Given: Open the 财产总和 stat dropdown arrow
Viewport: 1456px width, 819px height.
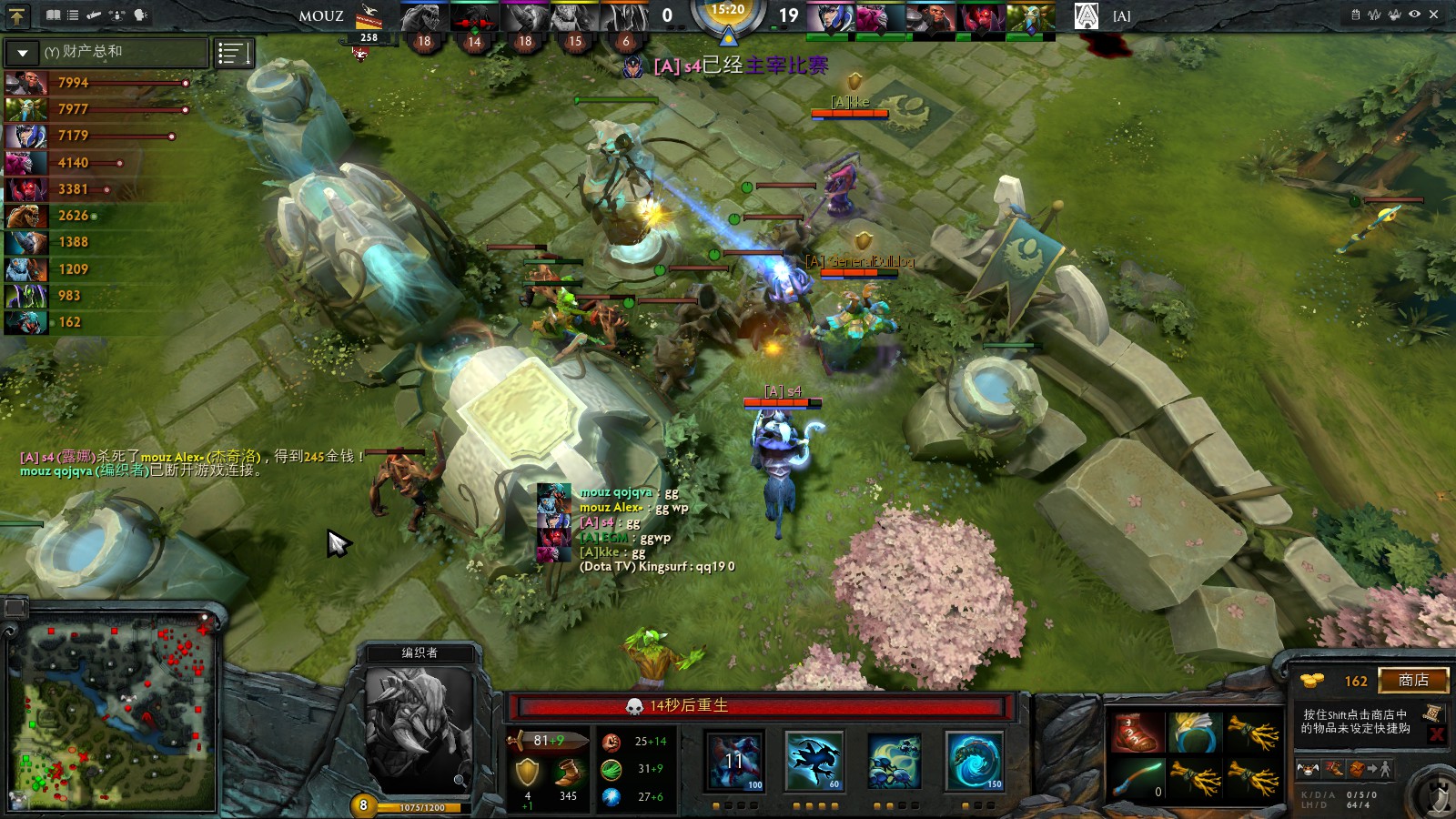Looking at the screenshot, I should click(x=23, y=53).
